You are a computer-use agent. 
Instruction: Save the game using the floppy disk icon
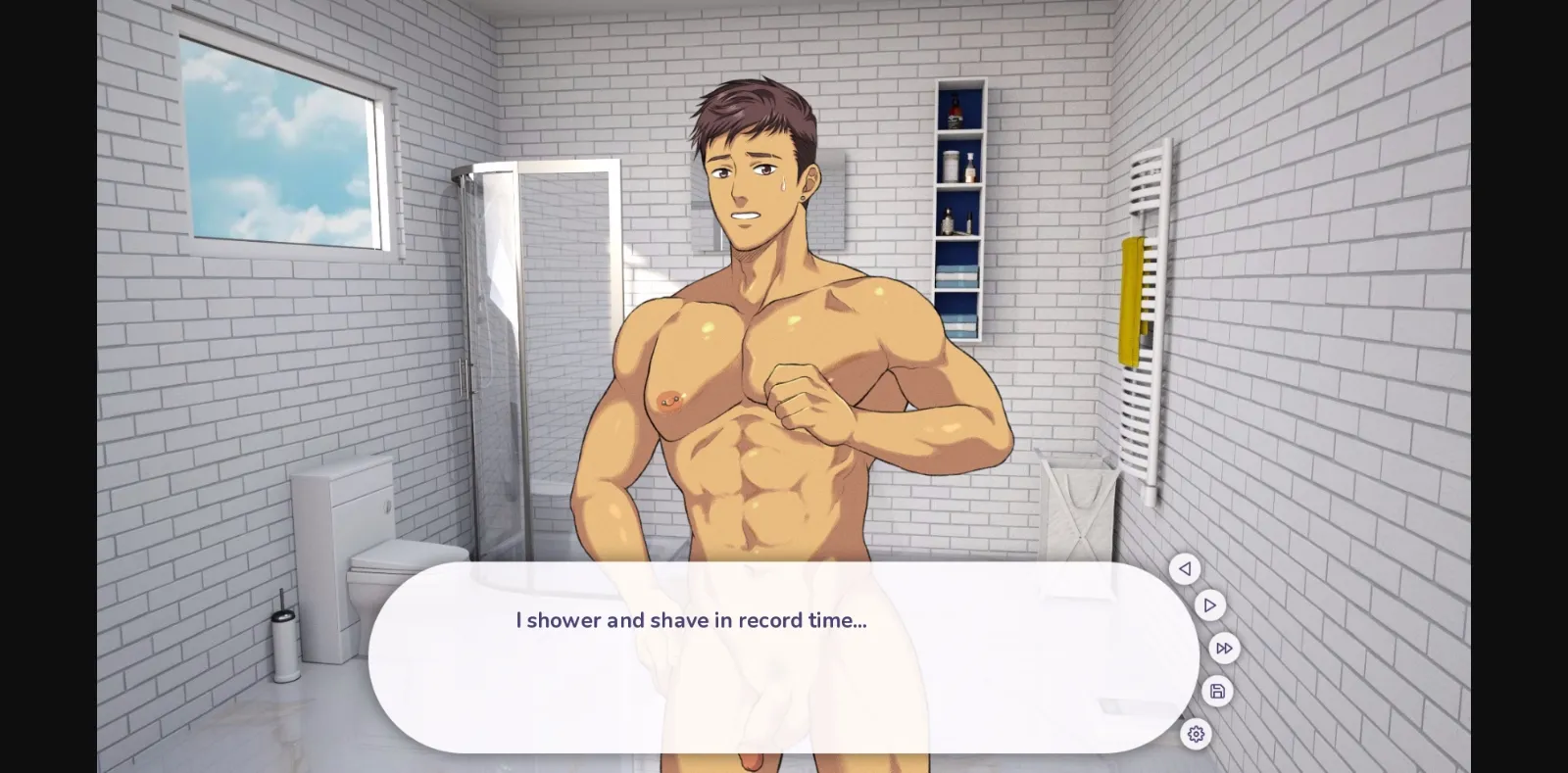pyautogui.click(x=1218, y=691)
